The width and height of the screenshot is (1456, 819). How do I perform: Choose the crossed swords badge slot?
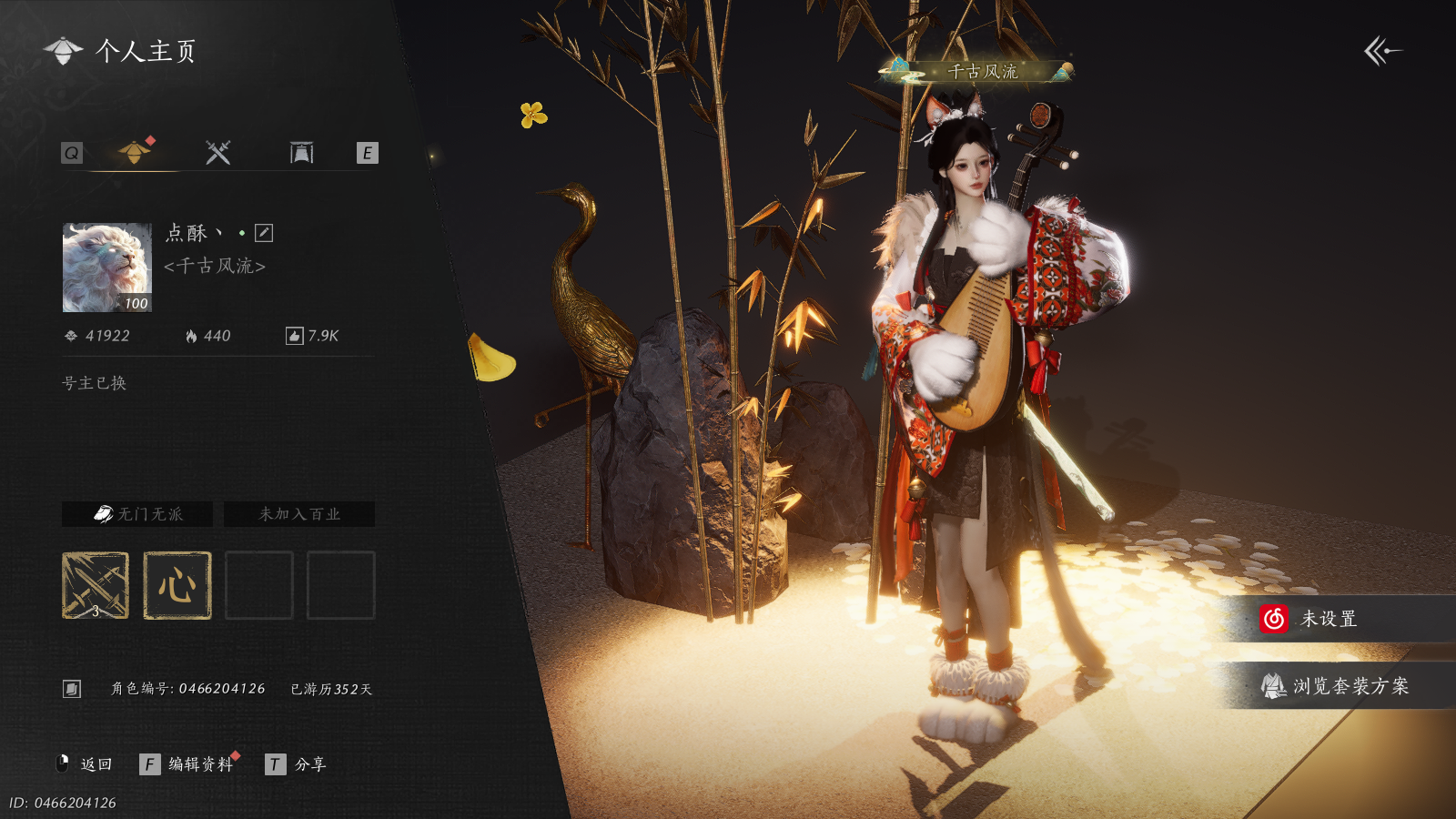(96, 585)
